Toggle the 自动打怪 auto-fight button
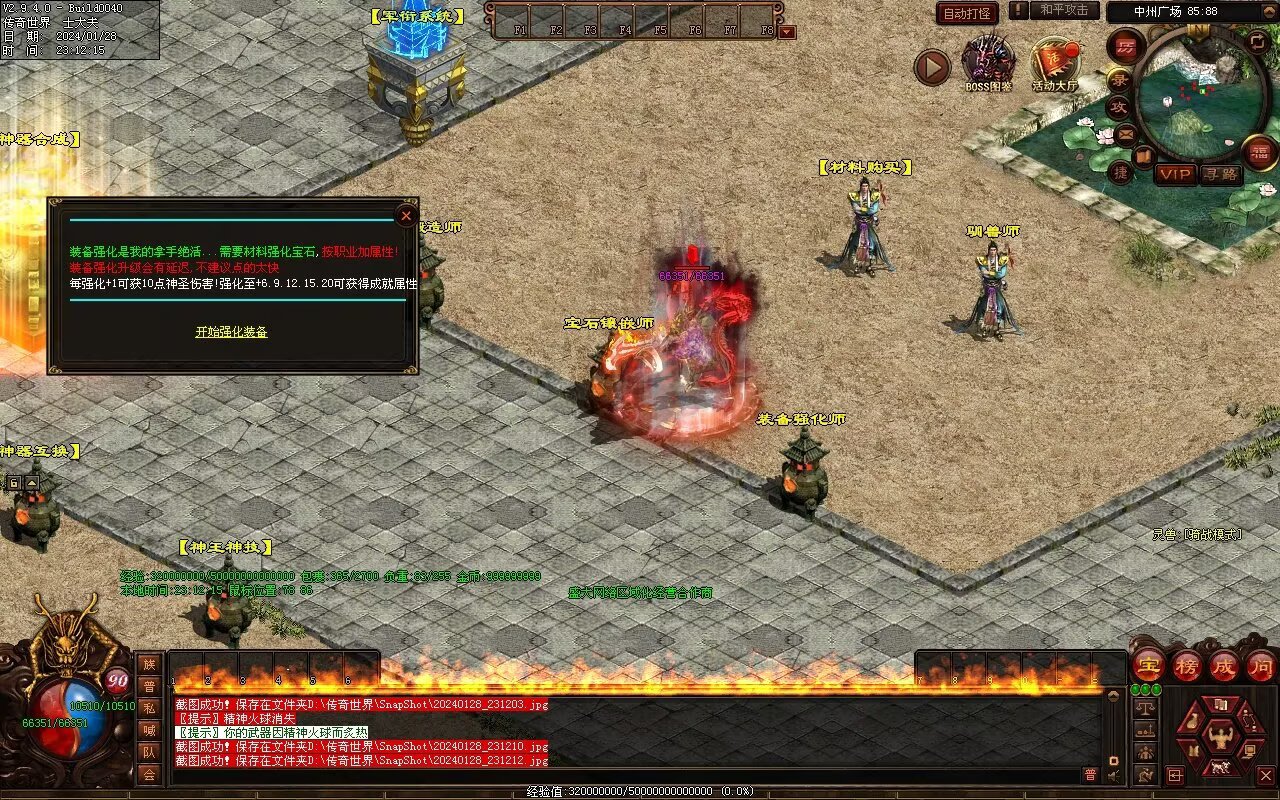The width and height of the screenshot is (1280, 800). (x=967, y=13)
